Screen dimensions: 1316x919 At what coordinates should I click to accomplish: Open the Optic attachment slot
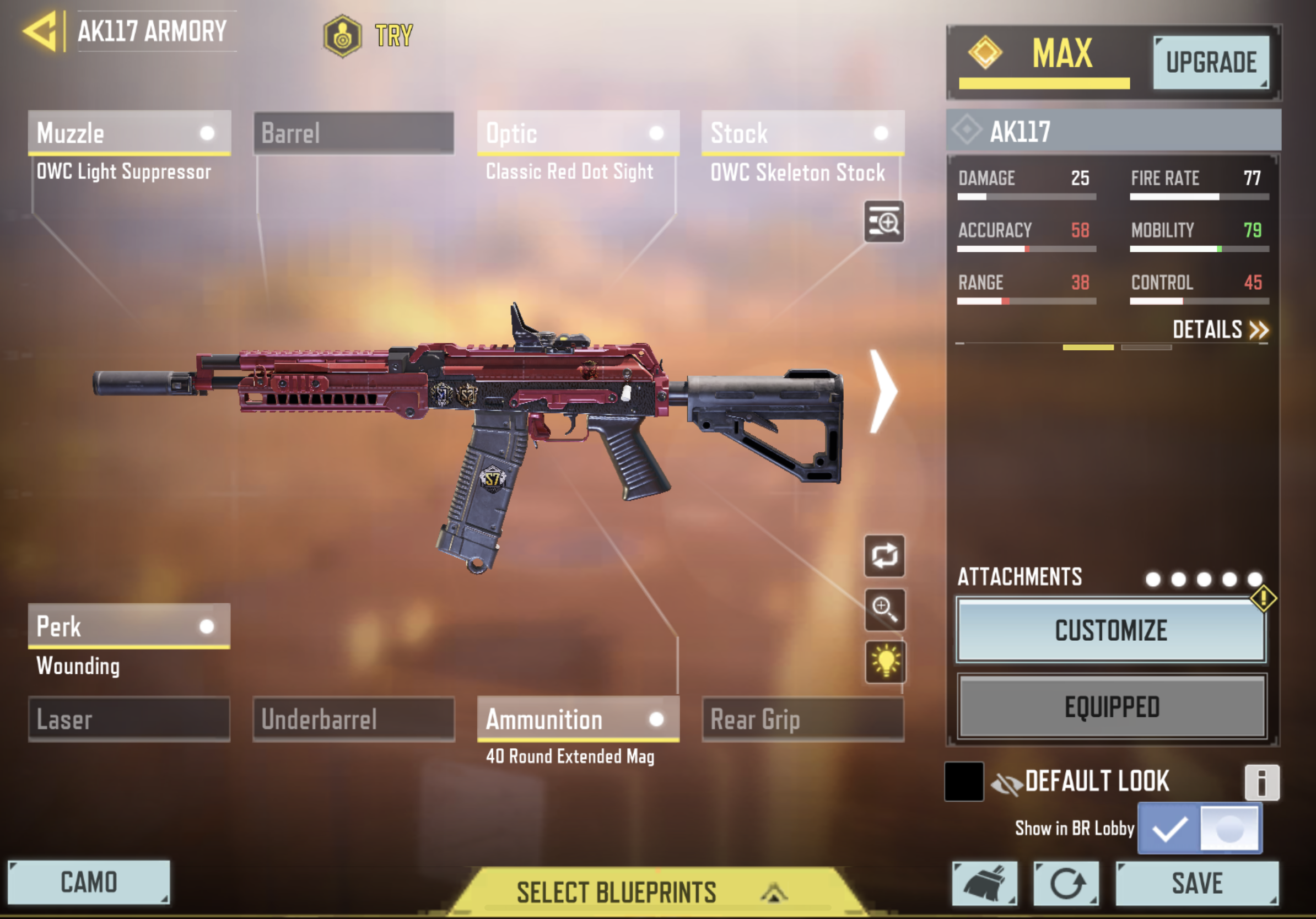pyautogui.click(x=578, y=133)
